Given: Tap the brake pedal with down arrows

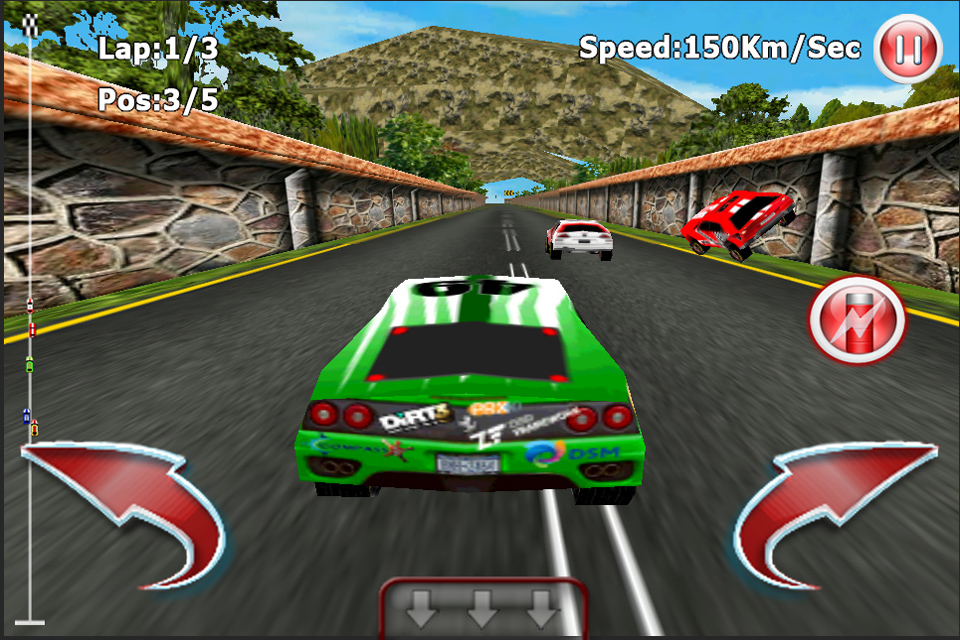Looking at the screenshot, I should pos(483,607).
